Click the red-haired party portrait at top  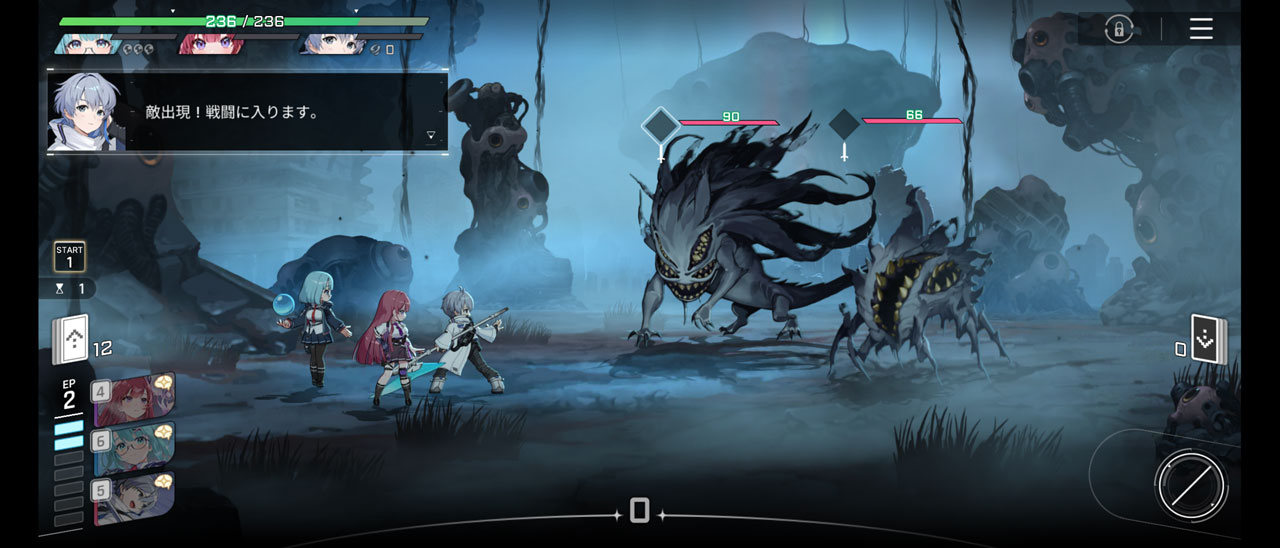click(207, 44)
